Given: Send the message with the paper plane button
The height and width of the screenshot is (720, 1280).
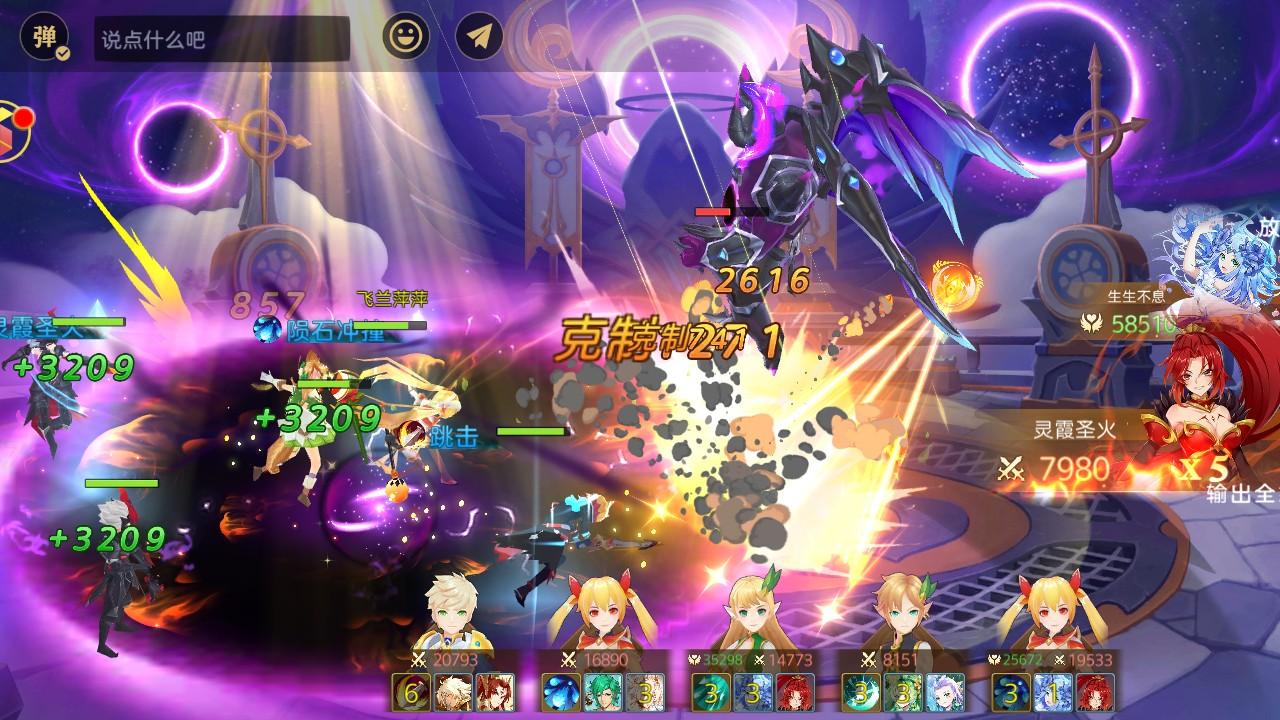Looking at the screenshot, I should click(x=479, y=38).
